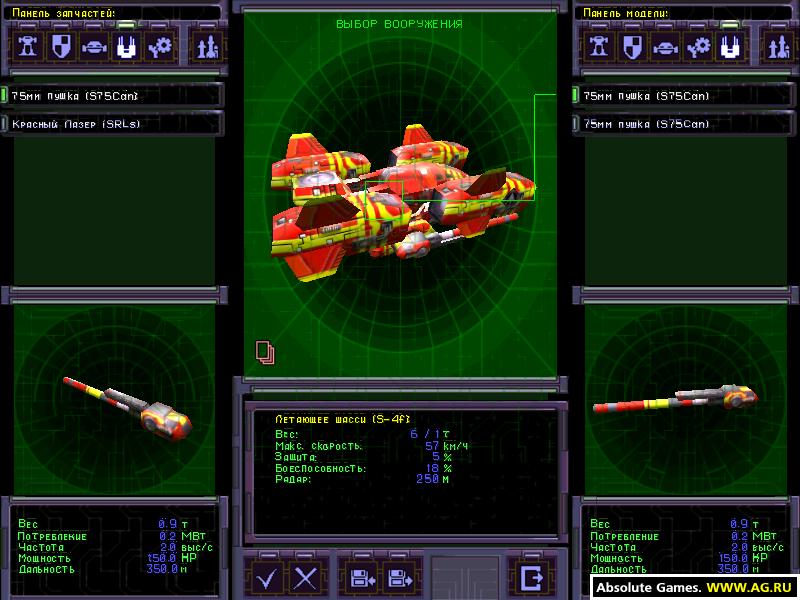
Task: Exit the screen via the door-arrow button
Action: coord(531,577)
